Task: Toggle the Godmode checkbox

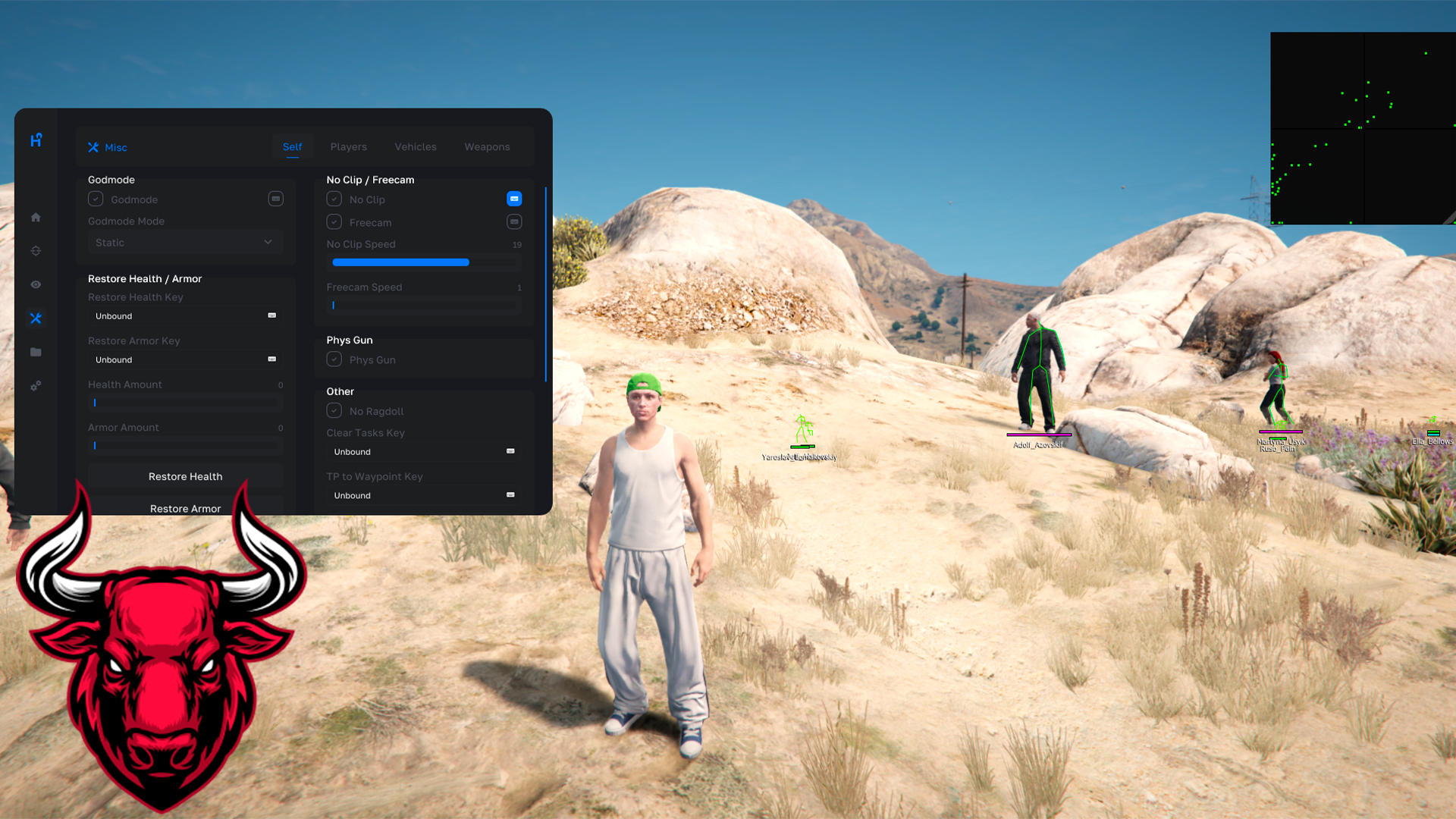Action: point(96,199)
